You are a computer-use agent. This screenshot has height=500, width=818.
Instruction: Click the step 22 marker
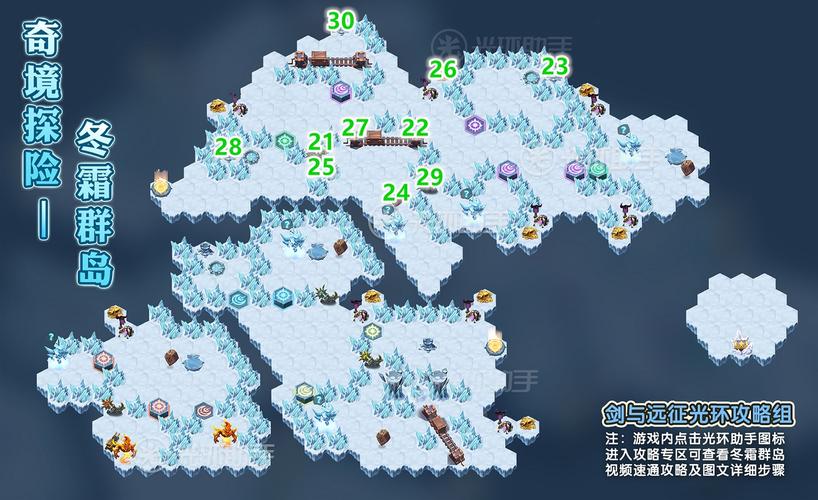click(x=415, y=127)
